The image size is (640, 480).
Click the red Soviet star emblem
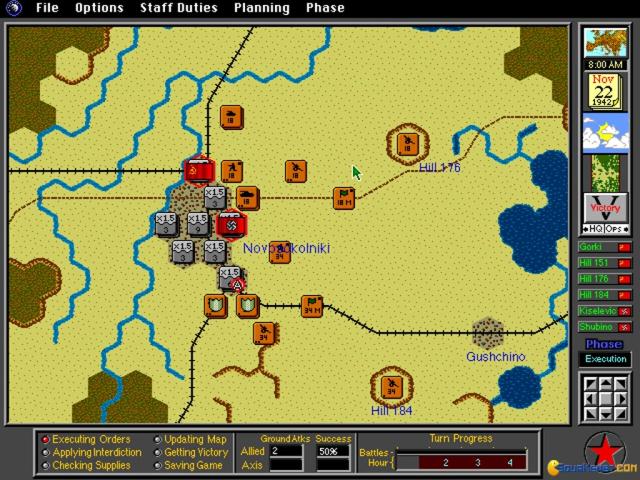[604, 449]
